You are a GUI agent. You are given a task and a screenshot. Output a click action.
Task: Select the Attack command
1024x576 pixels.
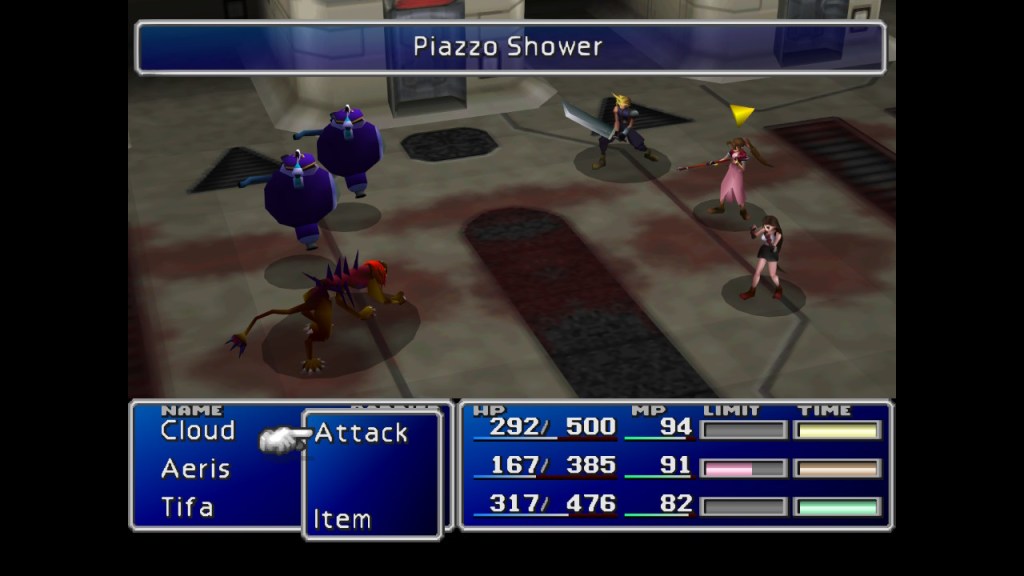(x=361, y=434)
